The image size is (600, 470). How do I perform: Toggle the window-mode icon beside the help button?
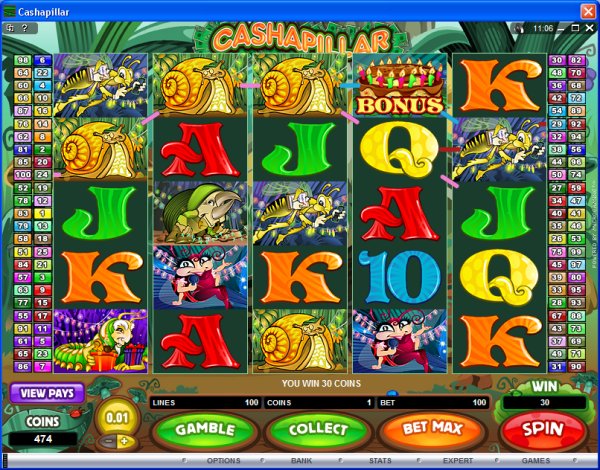(11, 29)
